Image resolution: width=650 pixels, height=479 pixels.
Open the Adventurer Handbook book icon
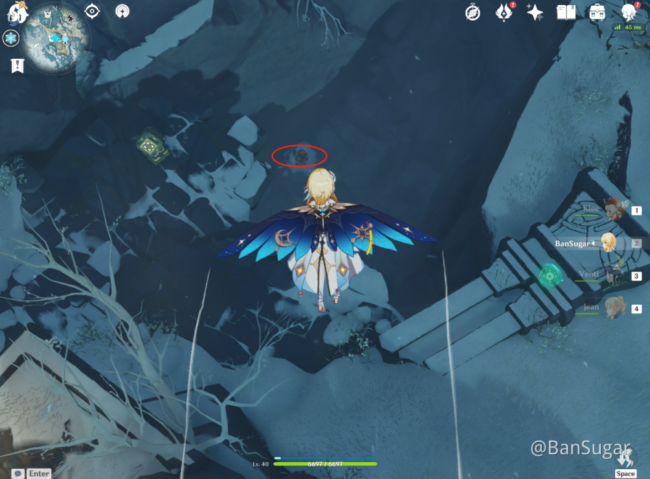(565, 12)
